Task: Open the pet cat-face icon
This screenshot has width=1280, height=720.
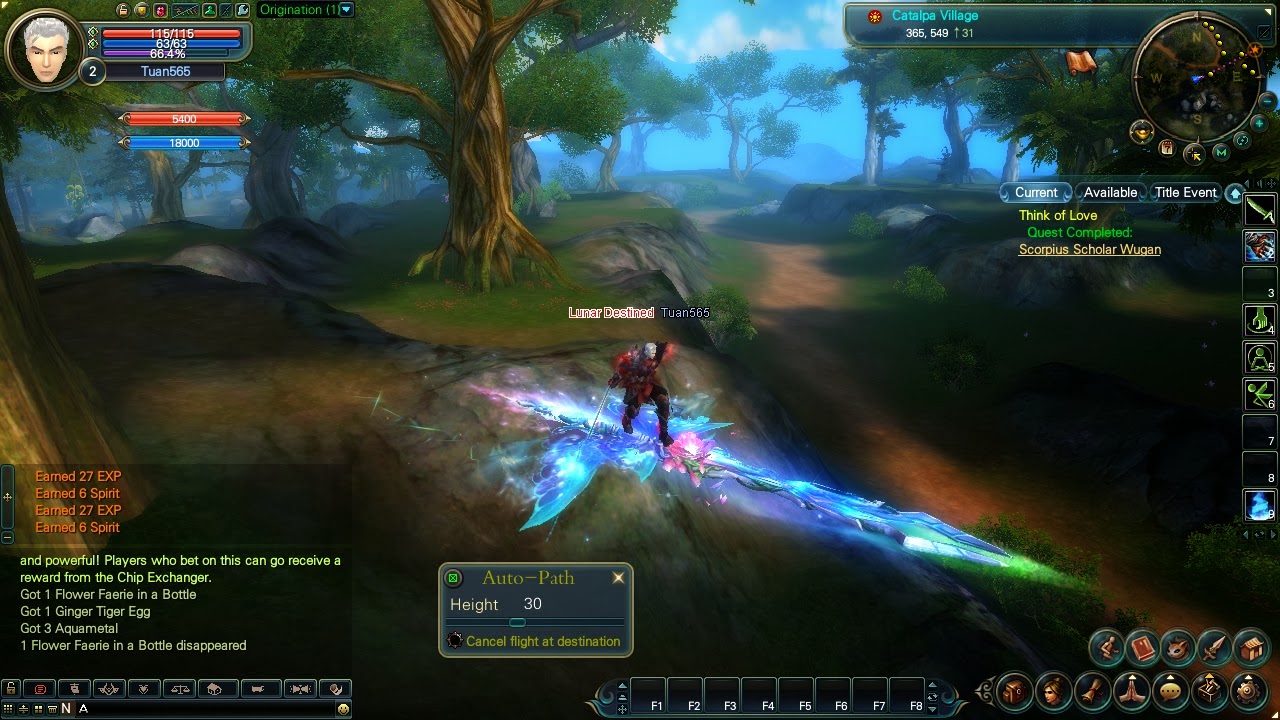Action: [1178, 648]
